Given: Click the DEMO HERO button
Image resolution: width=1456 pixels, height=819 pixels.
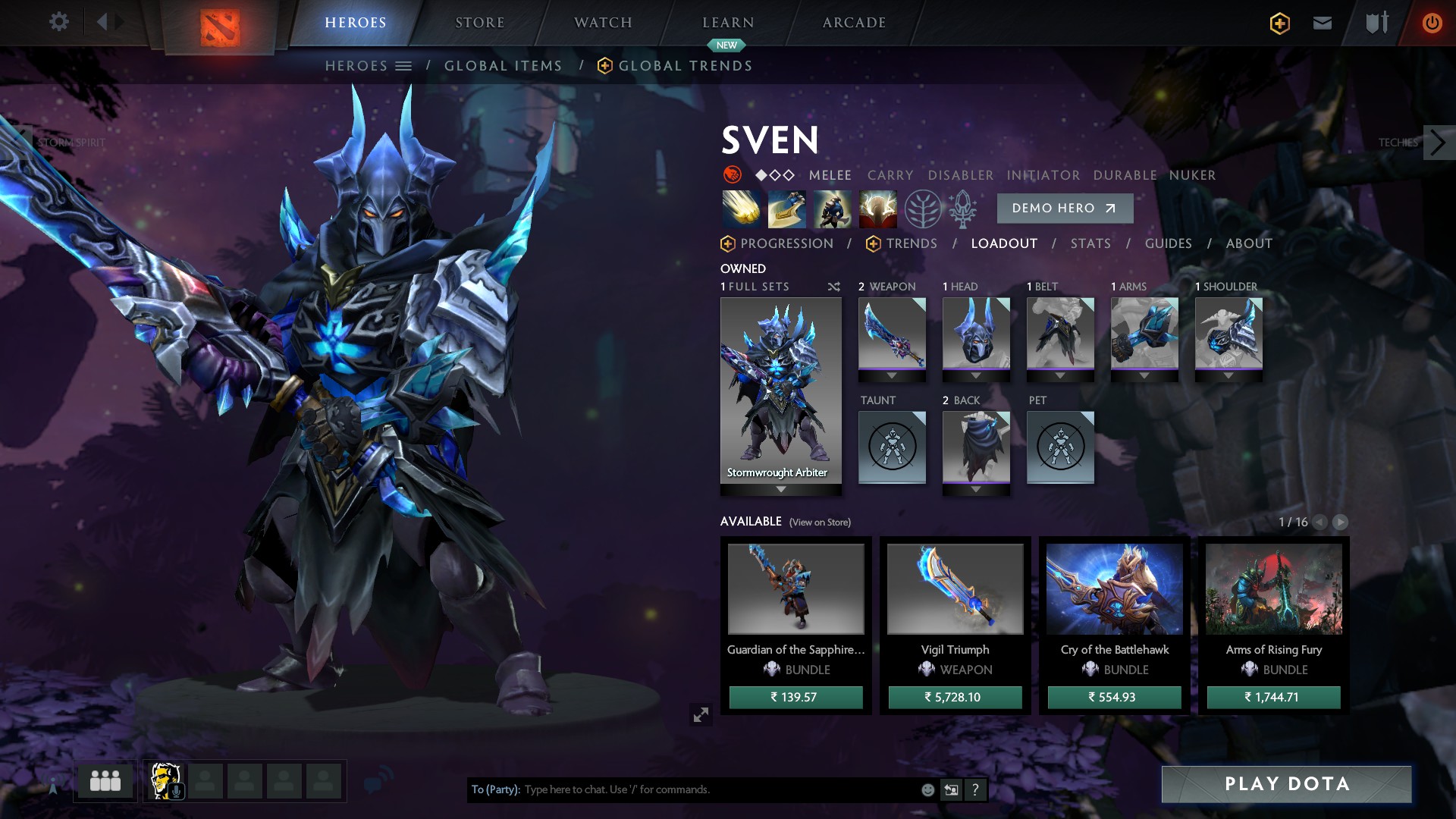Looking at the screenshot, I should coord(1064,208).
